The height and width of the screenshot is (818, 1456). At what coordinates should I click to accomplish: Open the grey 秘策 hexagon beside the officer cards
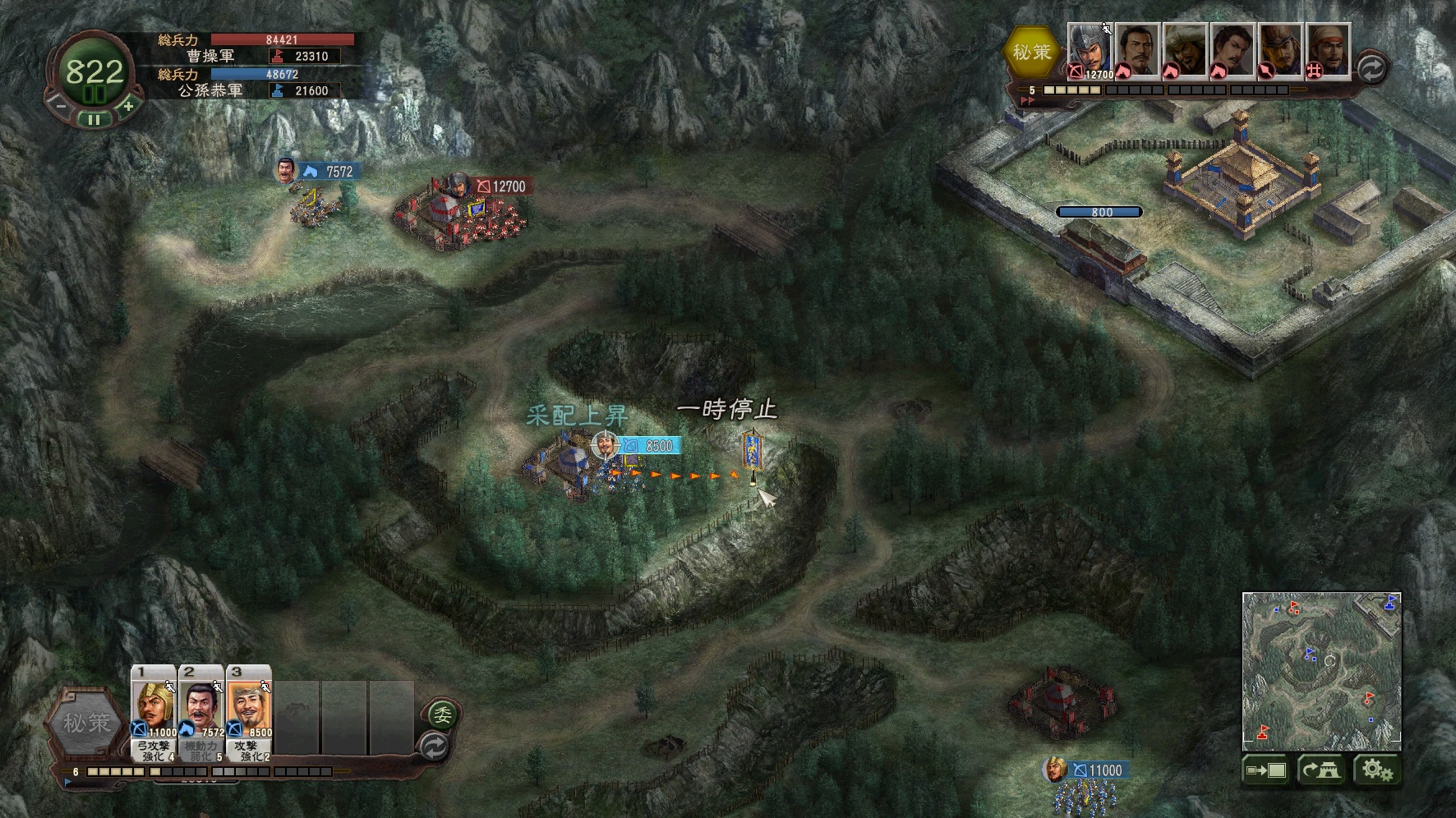click(86, 724)
